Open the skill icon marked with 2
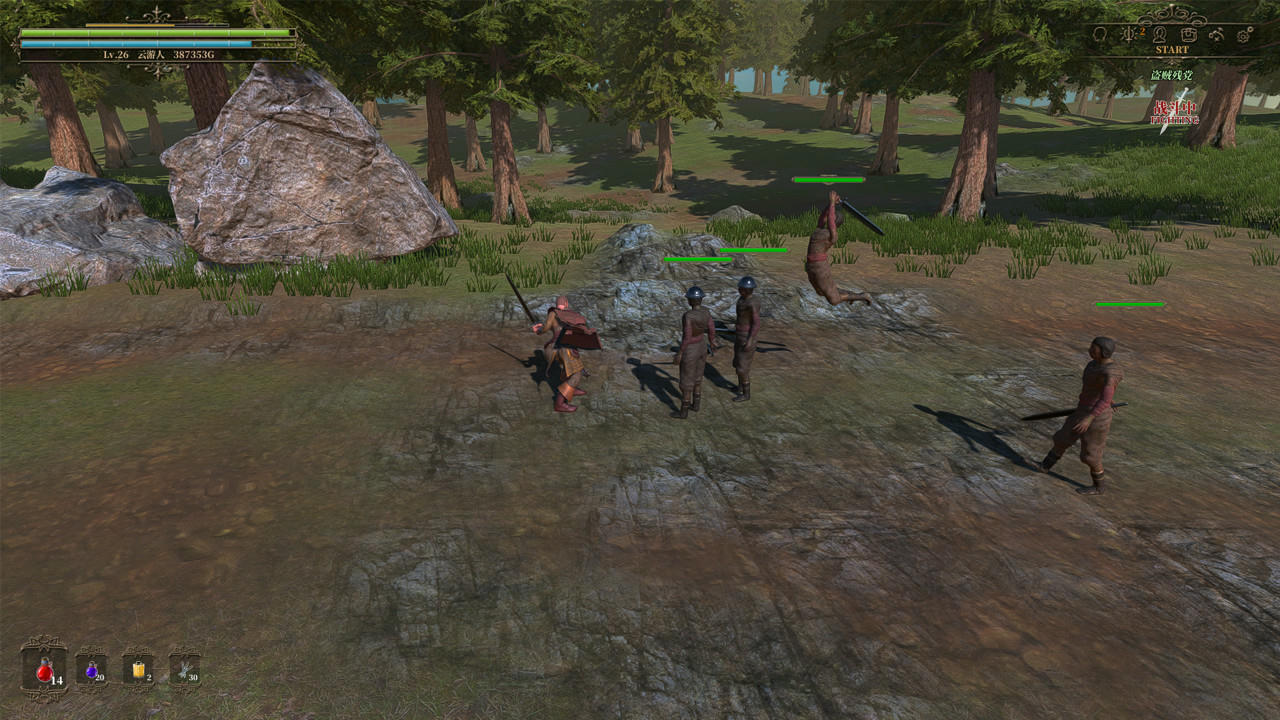 [1131, 35]
